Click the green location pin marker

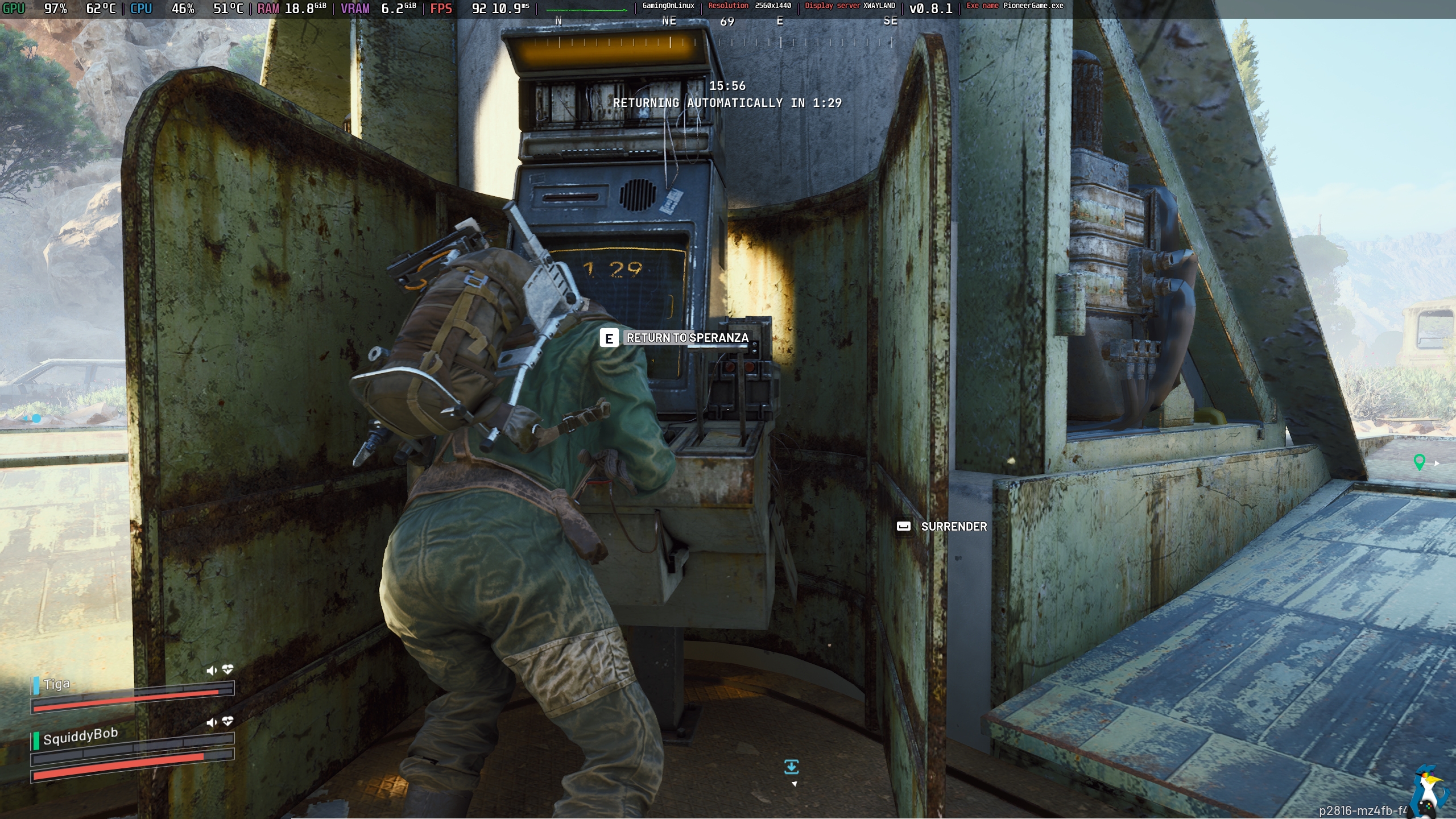pos(1419,462)
